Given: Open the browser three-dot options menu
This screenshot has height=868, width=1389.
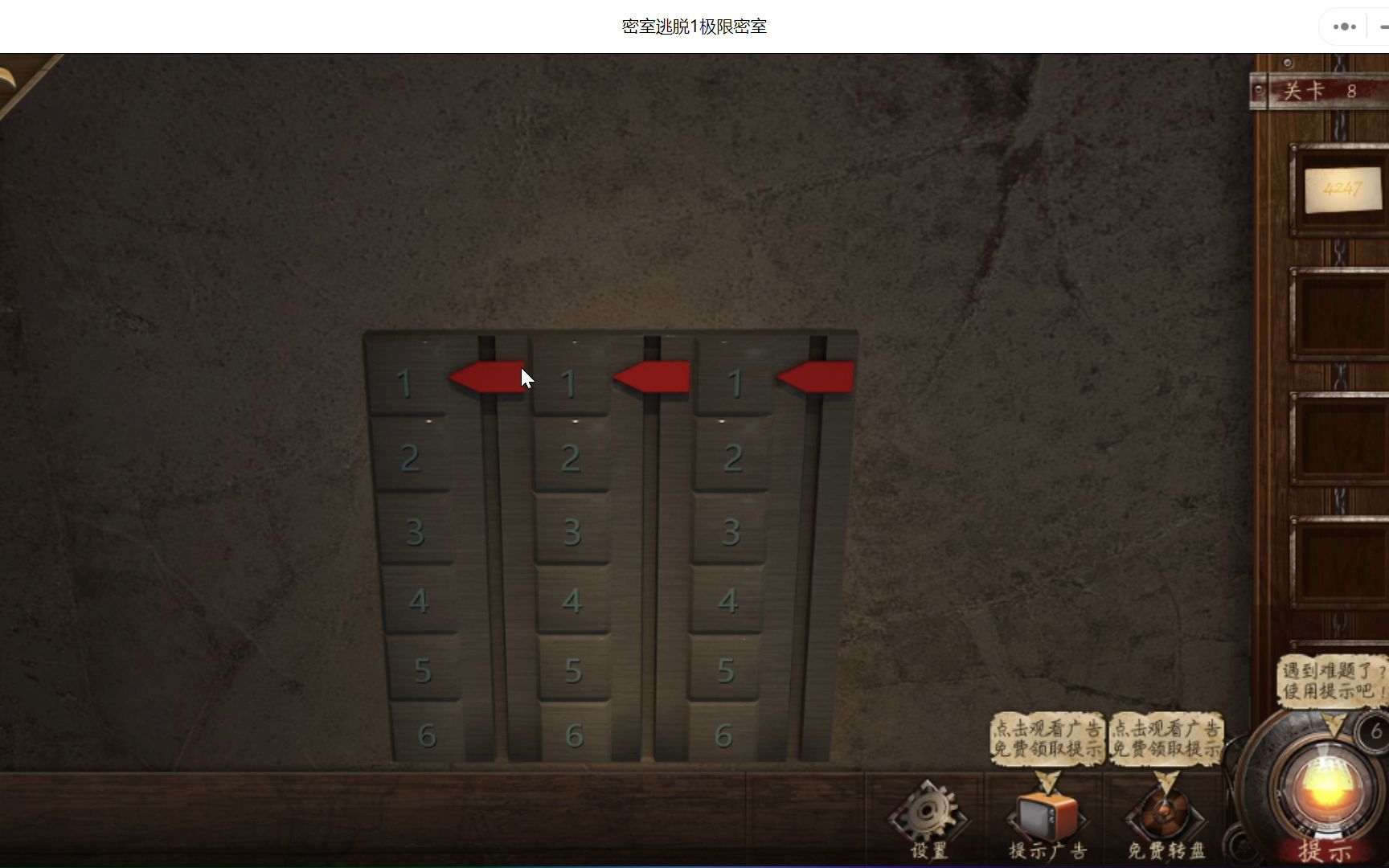Looking at the screenshot, I should point(1343,26).
